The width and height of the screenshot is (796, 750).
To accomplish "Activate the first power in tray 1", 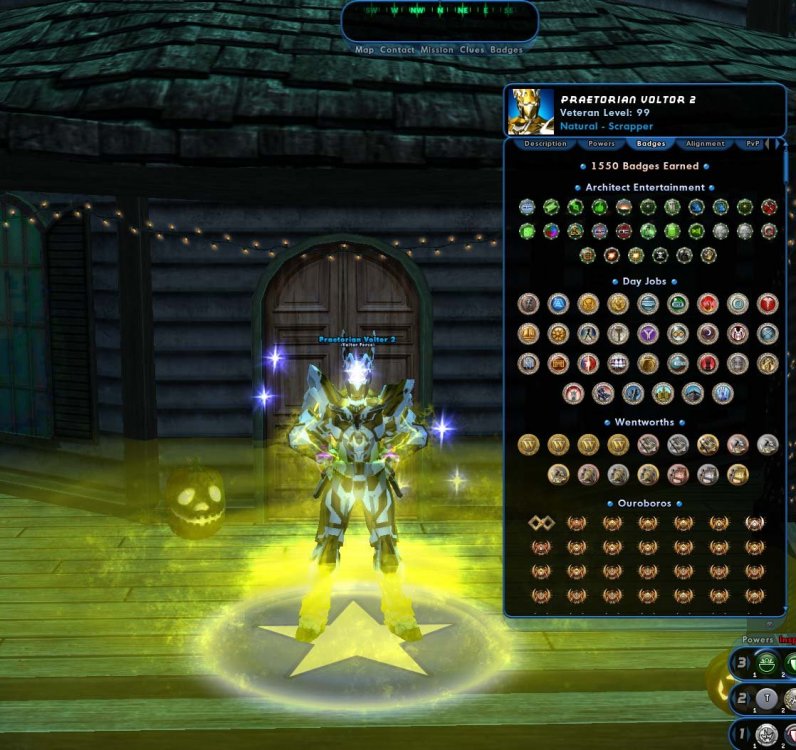I will coord(766,734).
